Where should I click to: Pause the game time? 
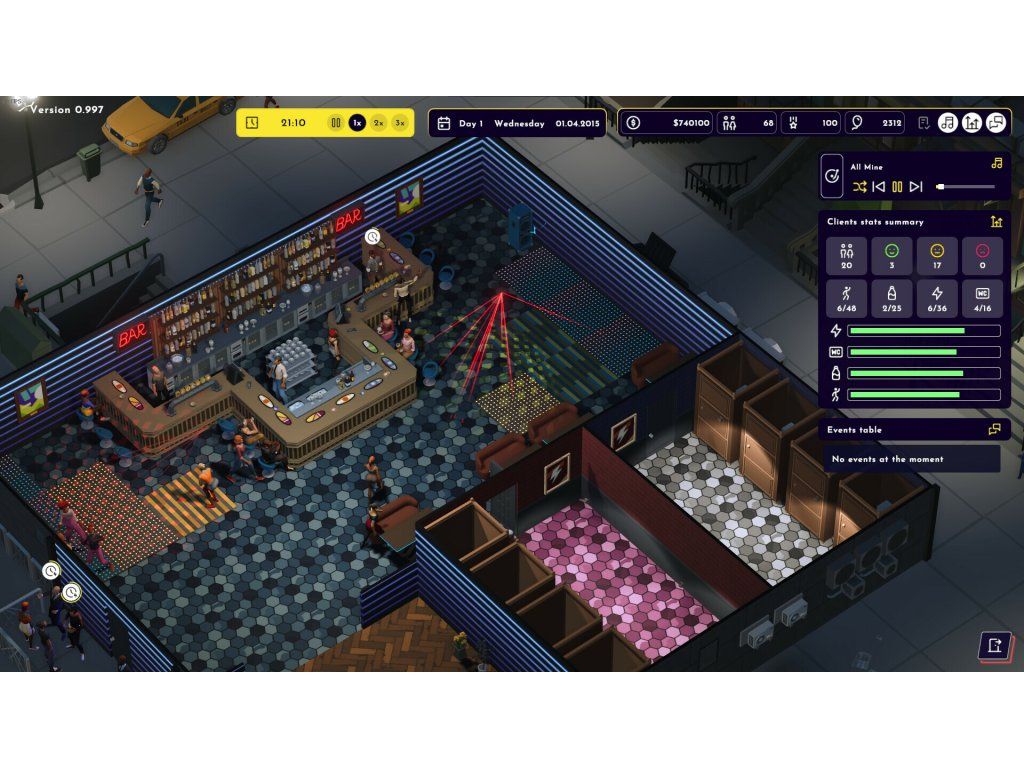(336, 123)
